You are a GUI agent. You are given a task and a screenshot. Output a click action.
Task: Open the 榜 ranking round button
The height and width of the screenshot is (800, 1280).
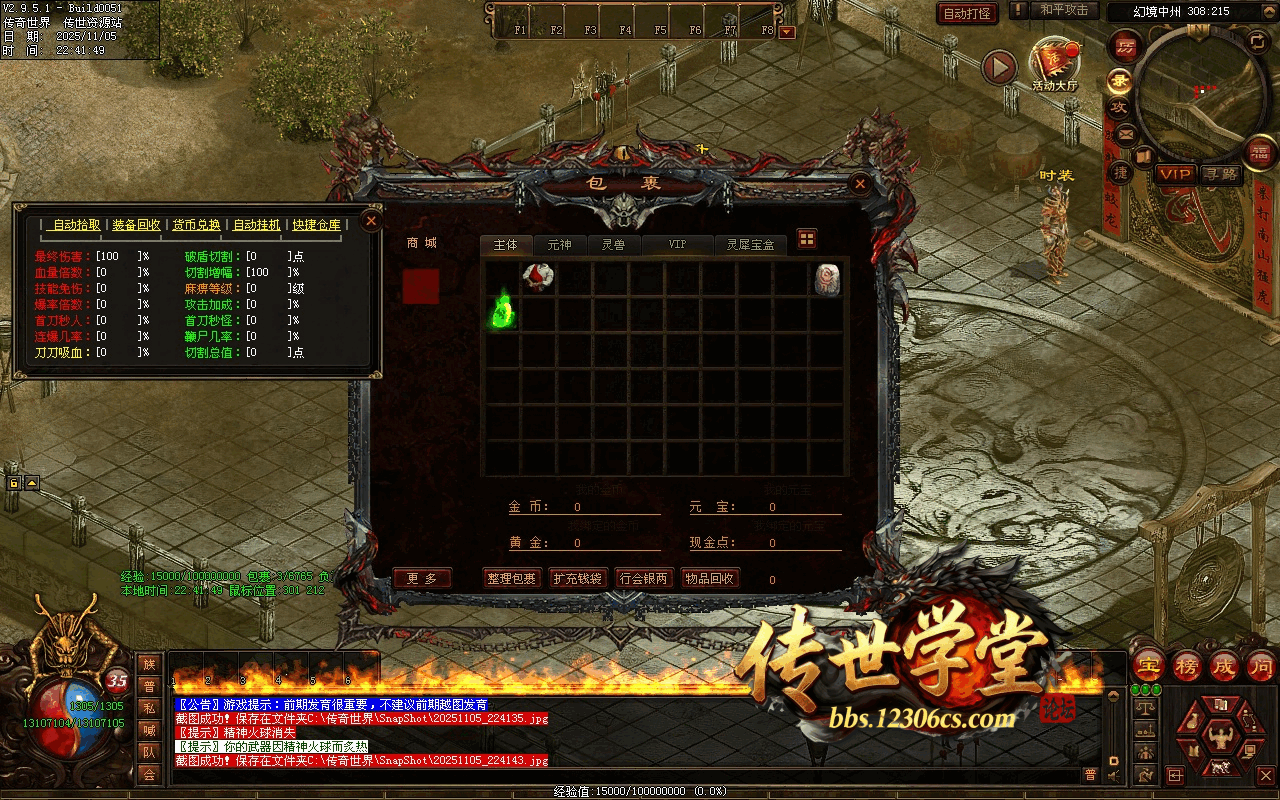tap(1186, 666)
